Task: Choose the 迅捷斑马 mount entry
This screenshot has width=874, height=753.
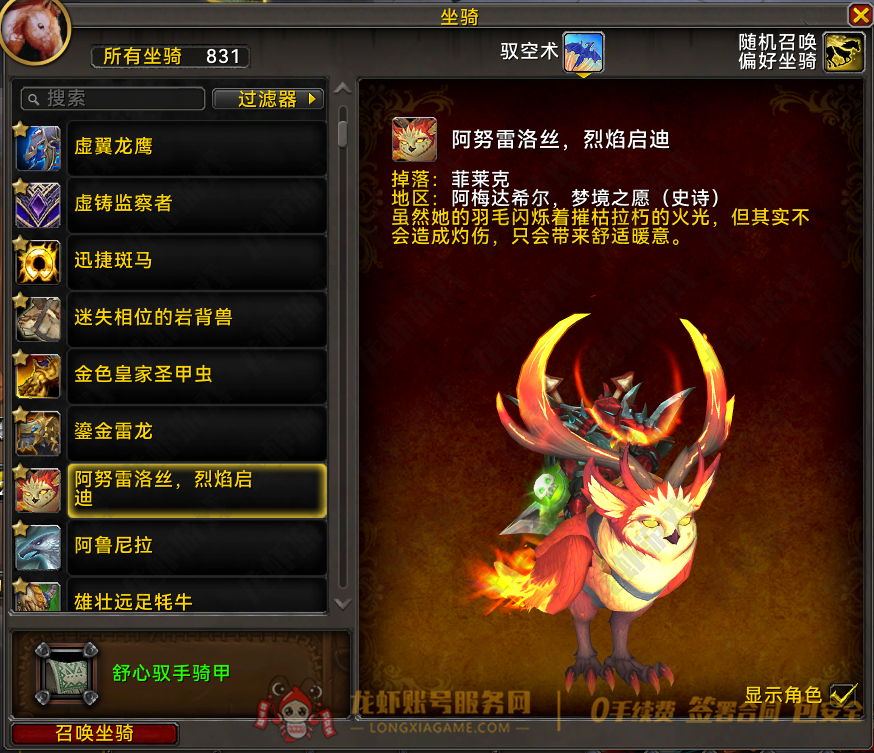Action: tap(197, 261)
